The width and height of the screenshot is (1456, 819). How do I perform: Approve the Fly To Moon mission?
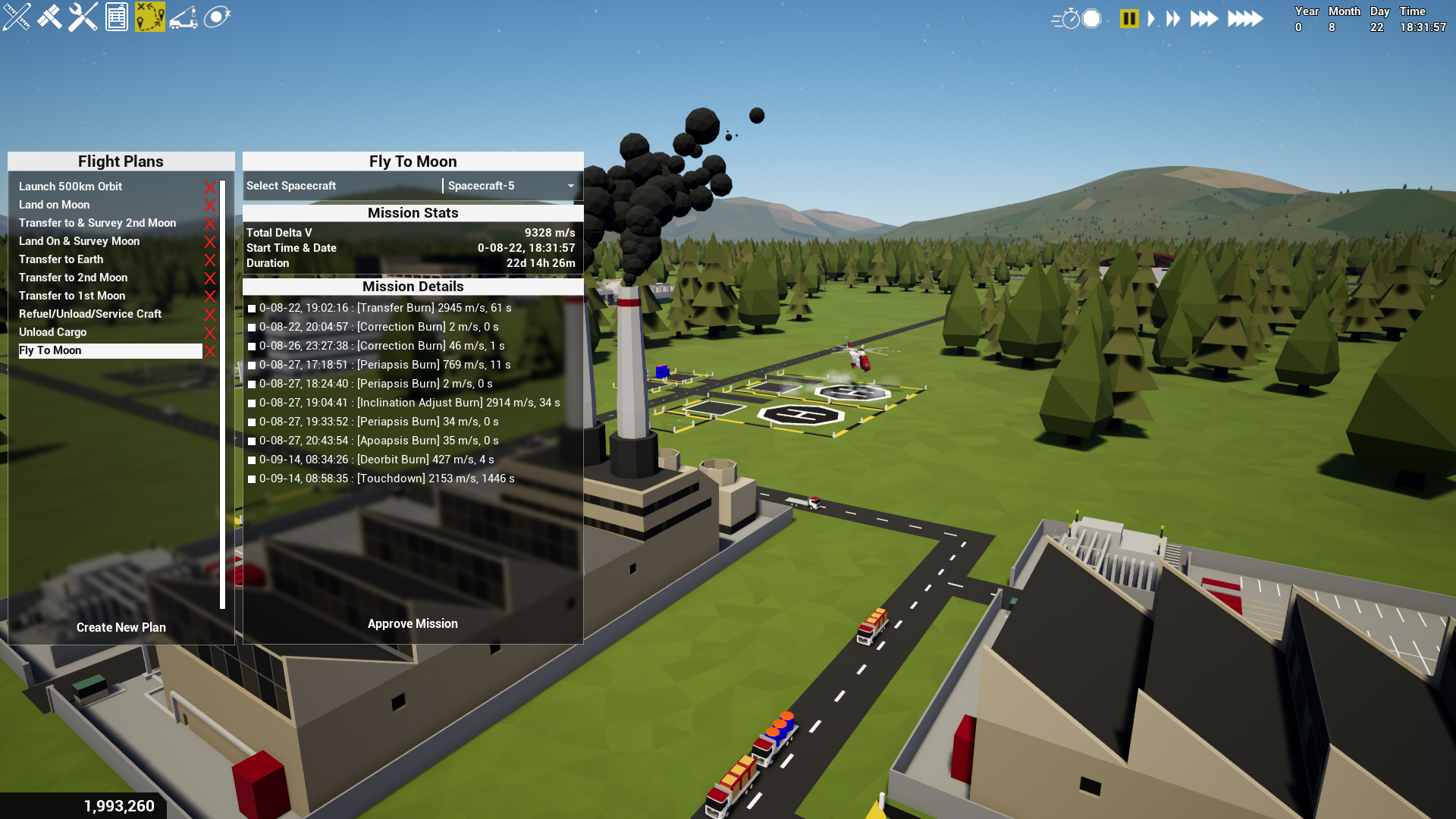point(413,623)
